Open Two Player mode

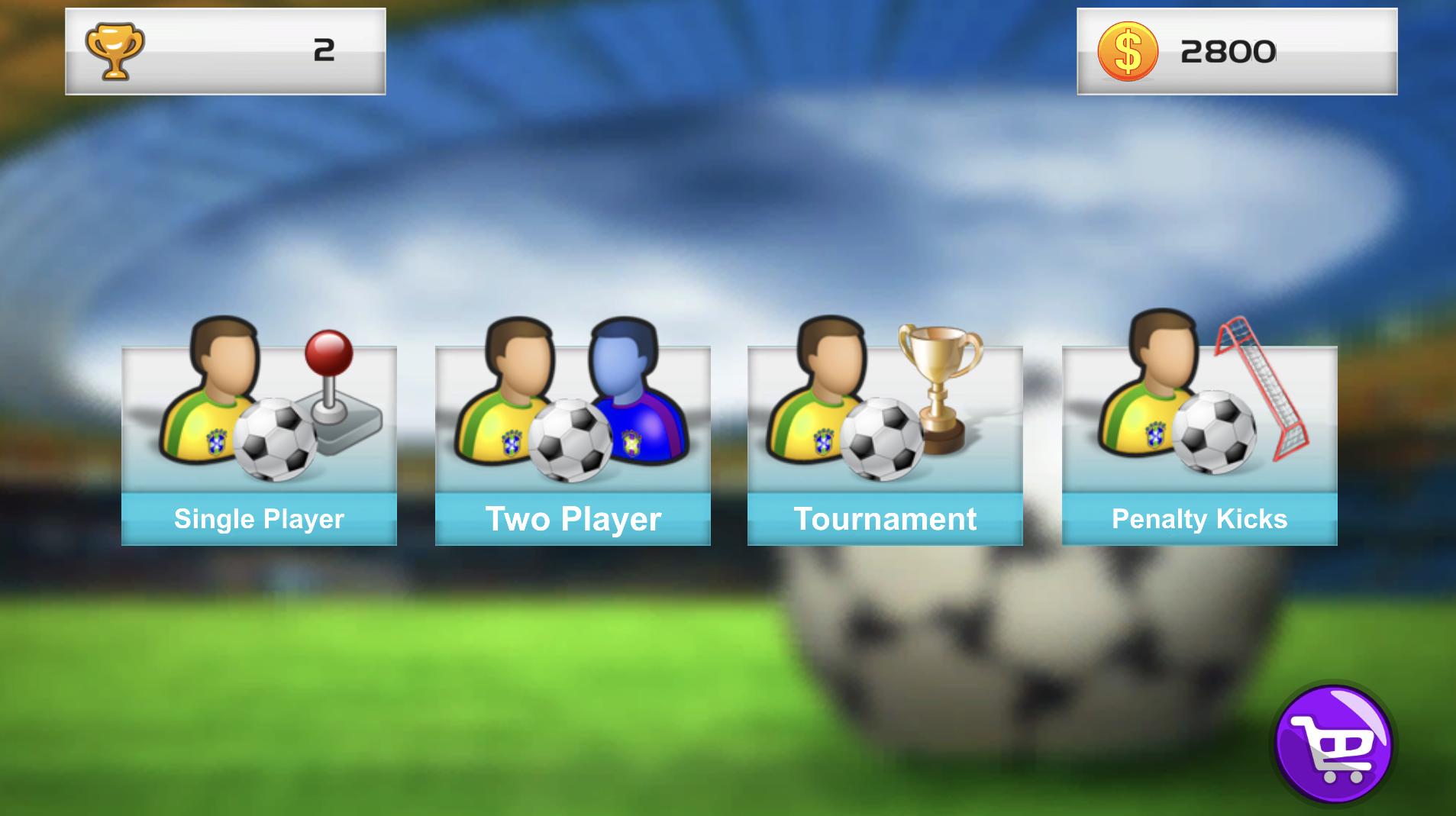[x=572, y=443]
